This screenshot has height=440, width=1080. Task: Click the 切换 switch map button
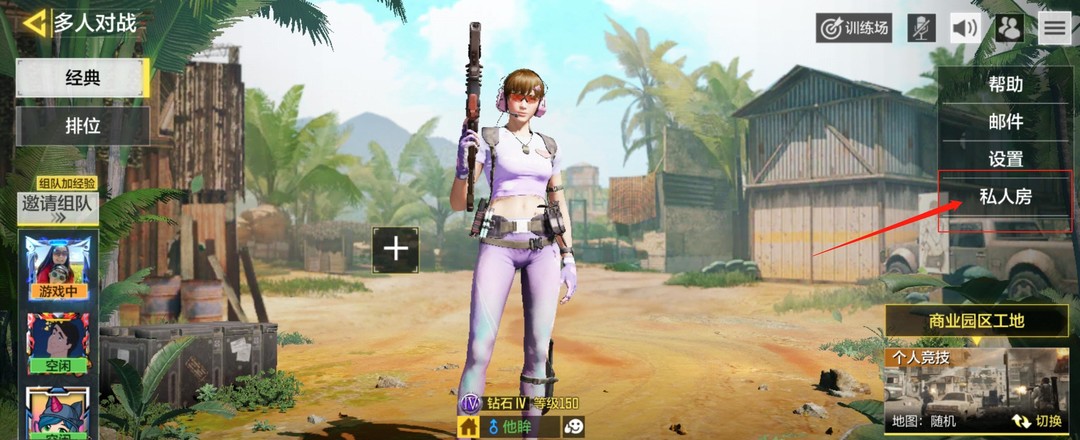1037,421
